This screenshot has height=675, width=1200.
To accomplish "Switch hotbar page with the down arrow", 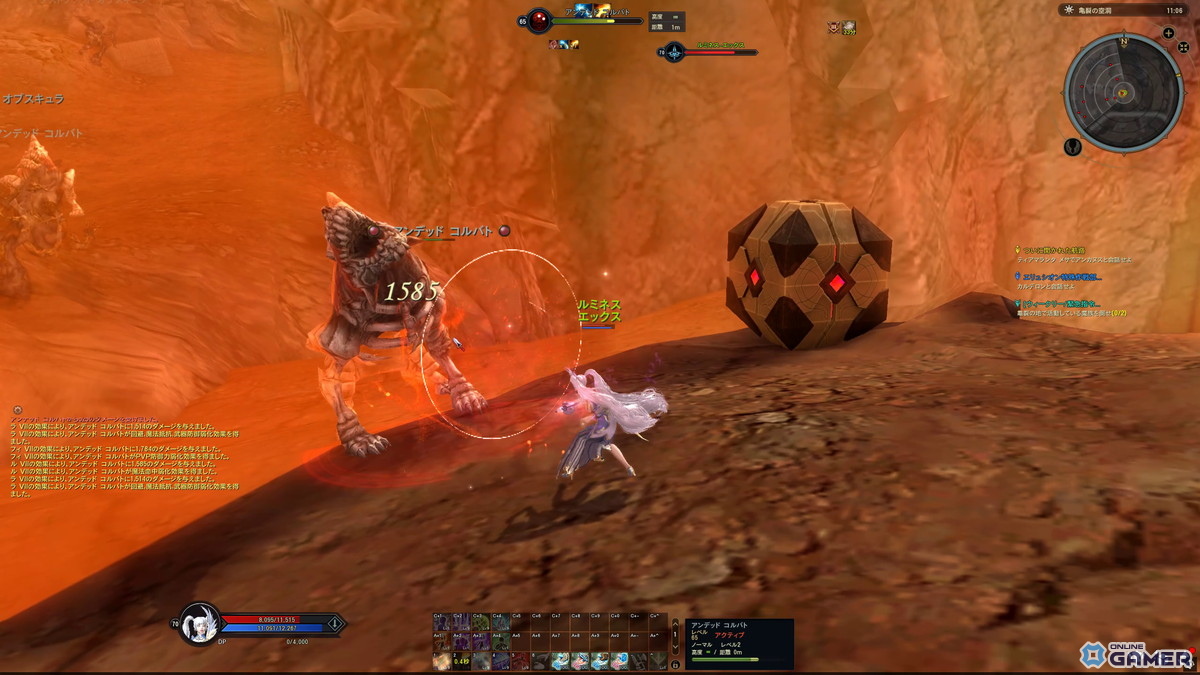I will pyautogui.click(x=674, y=646).
